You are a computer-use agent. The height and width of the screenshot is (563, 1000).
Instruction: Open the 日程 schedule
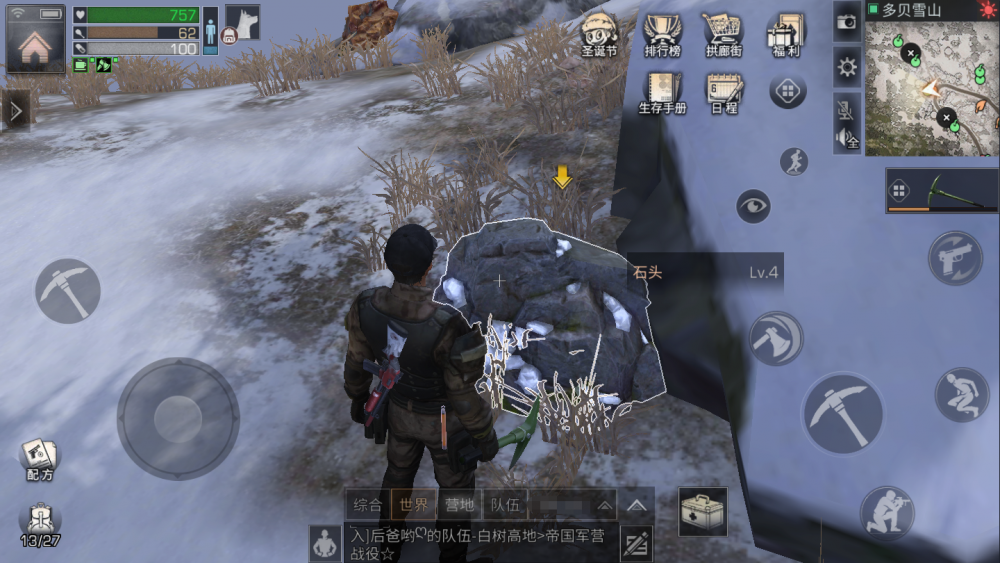723,93
